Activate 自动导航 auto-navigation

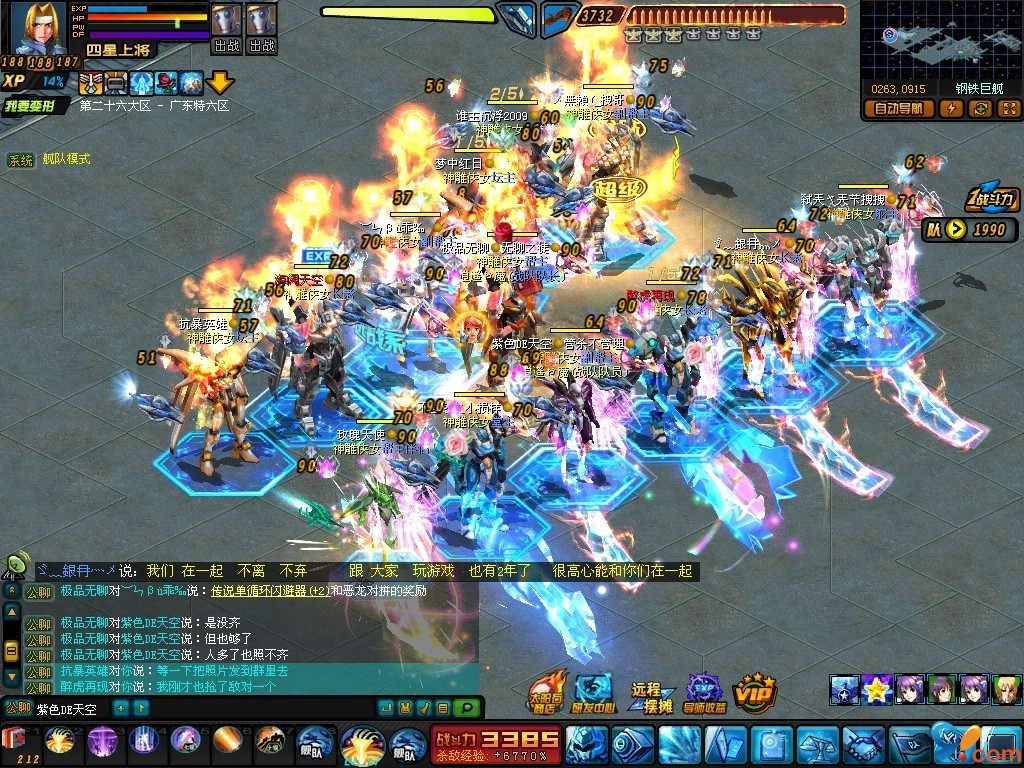(899, 108)
